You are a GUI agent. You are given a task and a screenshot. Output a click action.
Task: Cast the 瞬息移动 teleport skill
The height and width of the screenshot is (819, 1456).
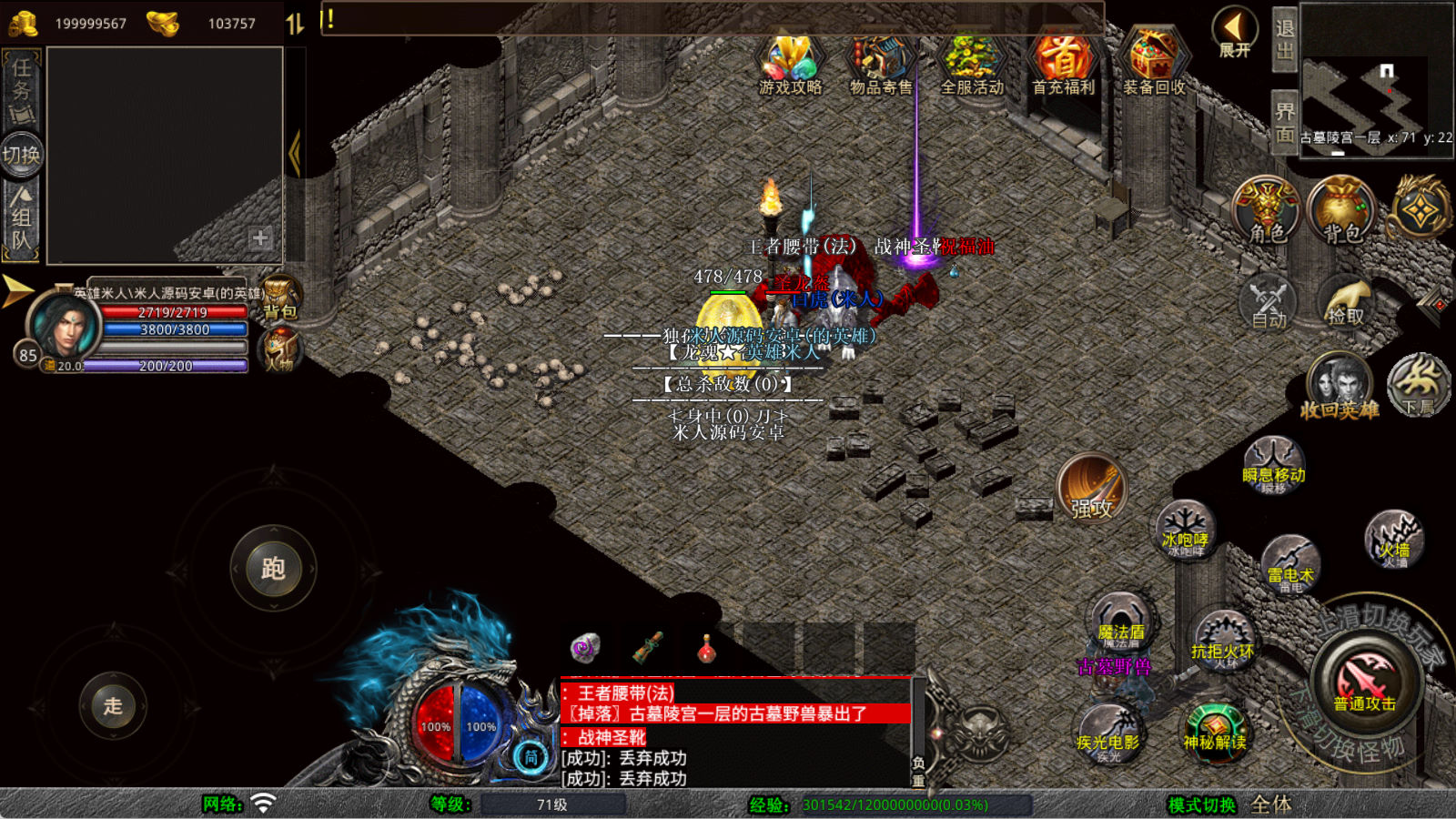(x=1273, y=465)
